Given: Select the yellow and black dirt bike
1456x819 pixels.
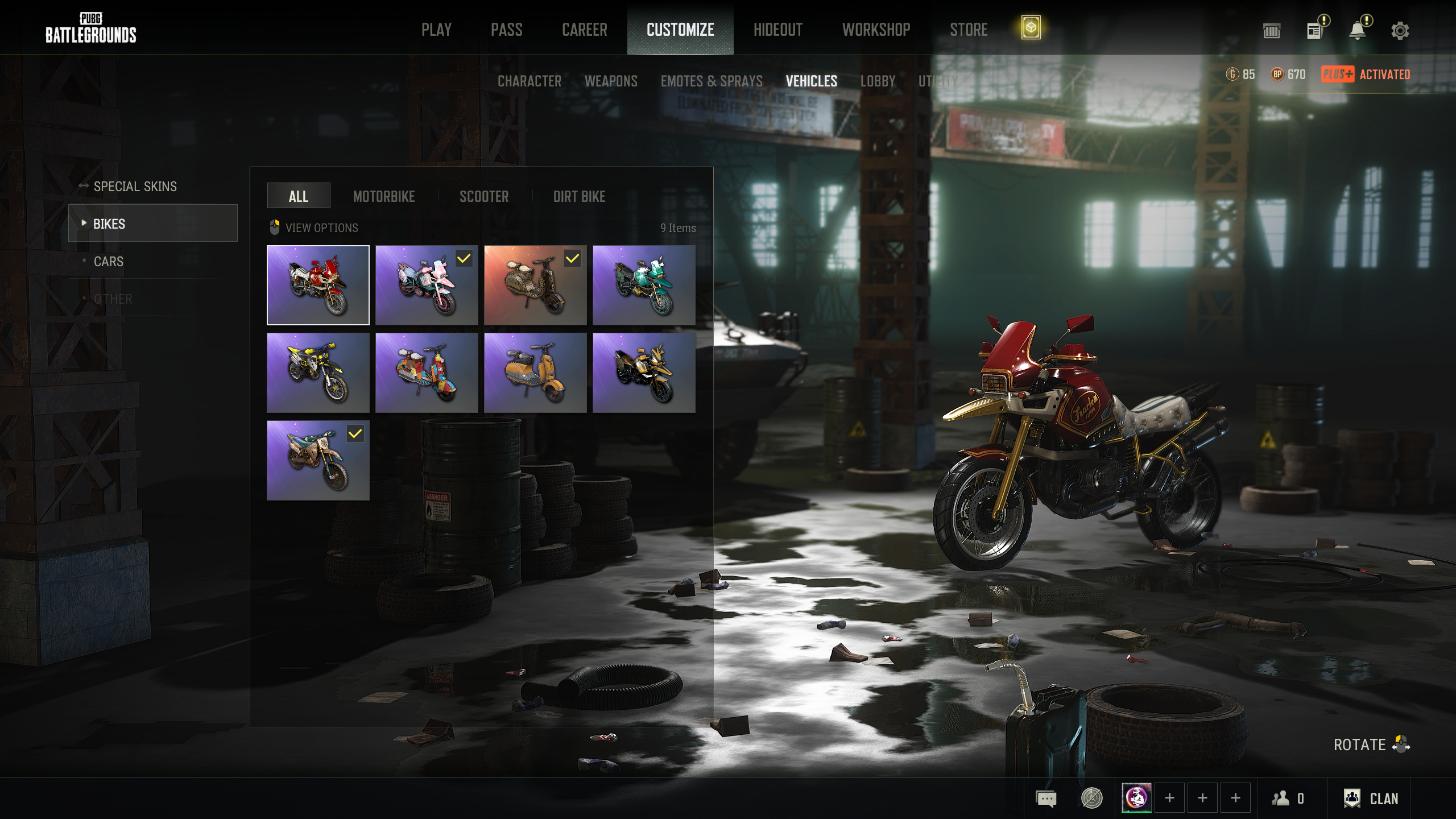Looking at the screenshot, I should click(x=318, y=373).
